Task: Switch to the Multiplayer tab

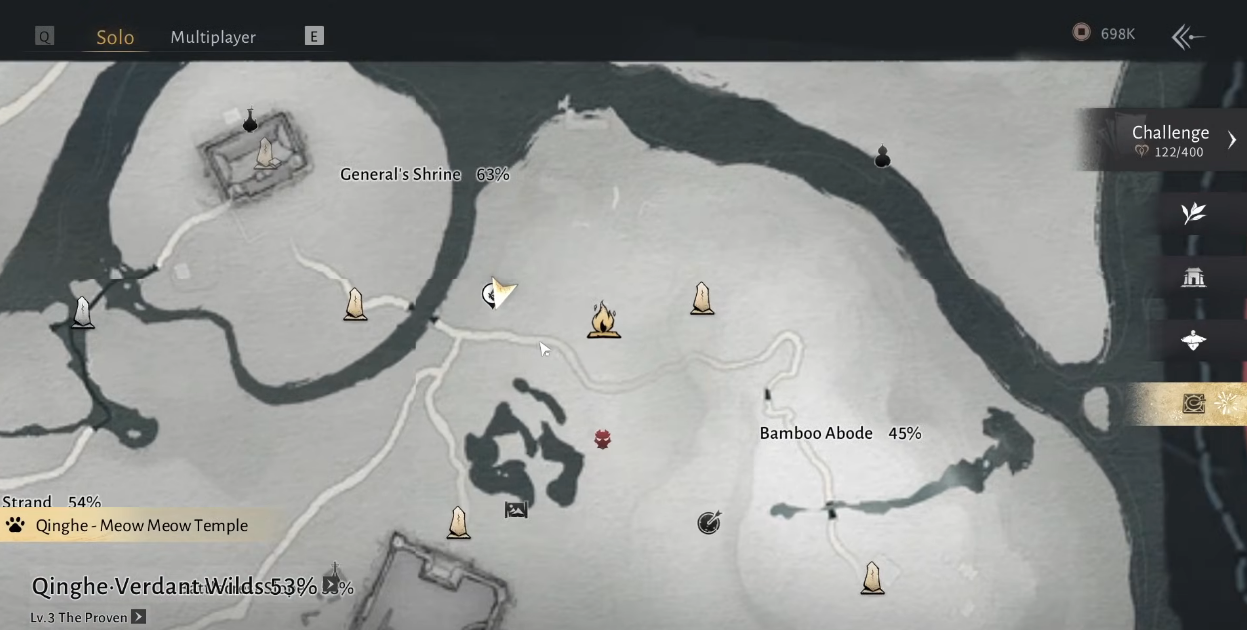Action: 213,37
